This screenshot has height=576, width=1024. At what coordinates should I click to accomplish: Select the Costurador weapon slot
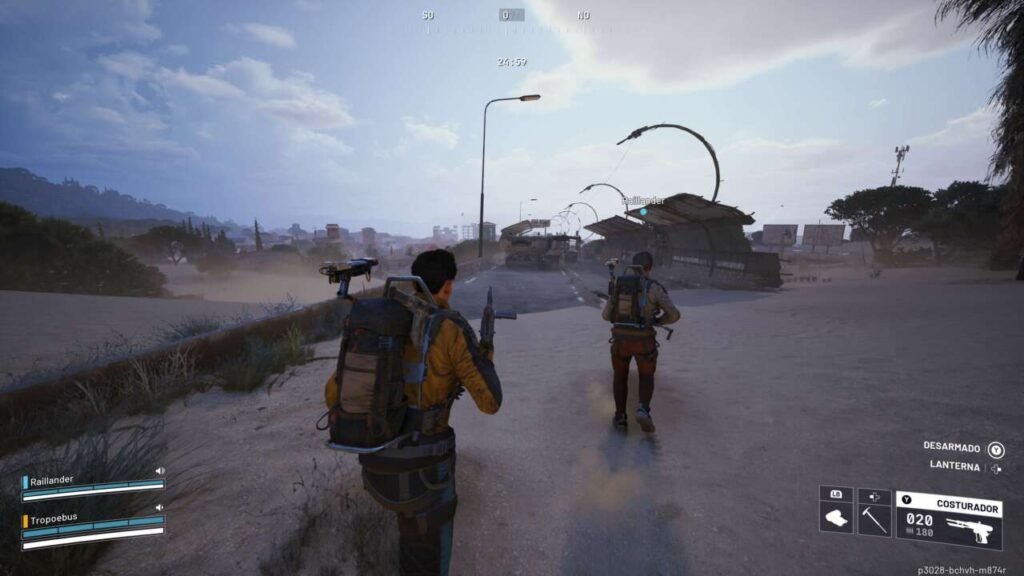948,519
